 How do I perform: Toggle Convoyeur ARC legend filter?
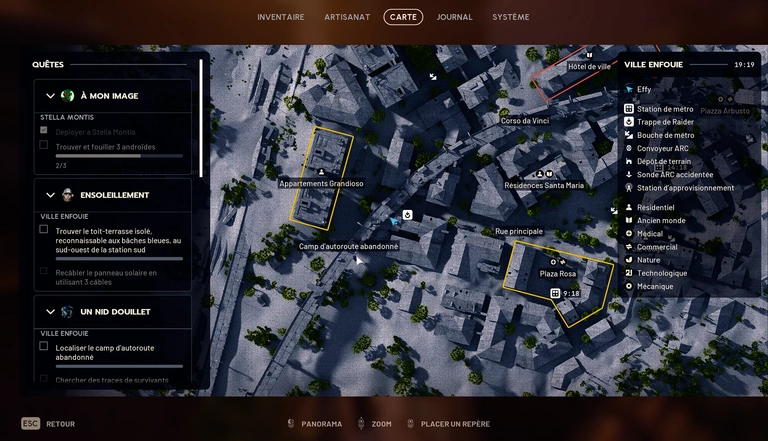tap(662, 148)
